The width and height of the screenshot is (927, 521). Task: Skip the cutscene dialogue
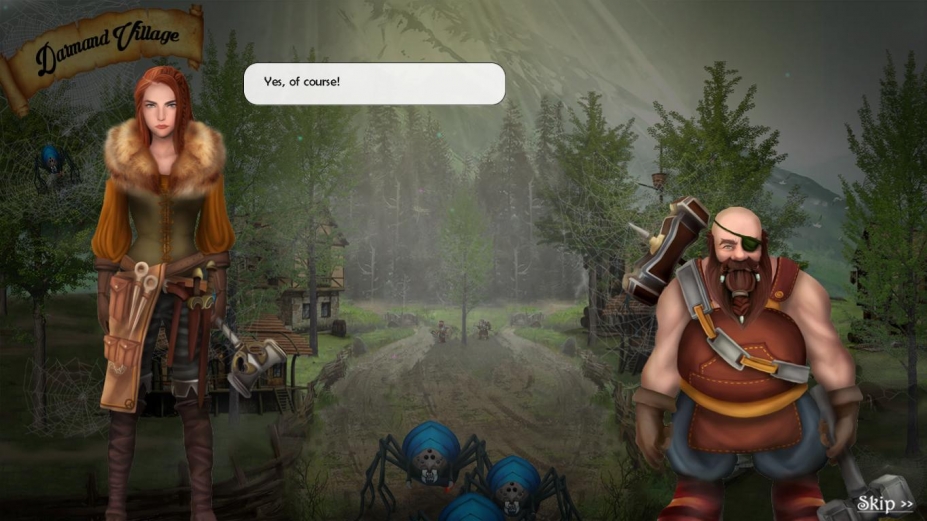coord(884,503)
